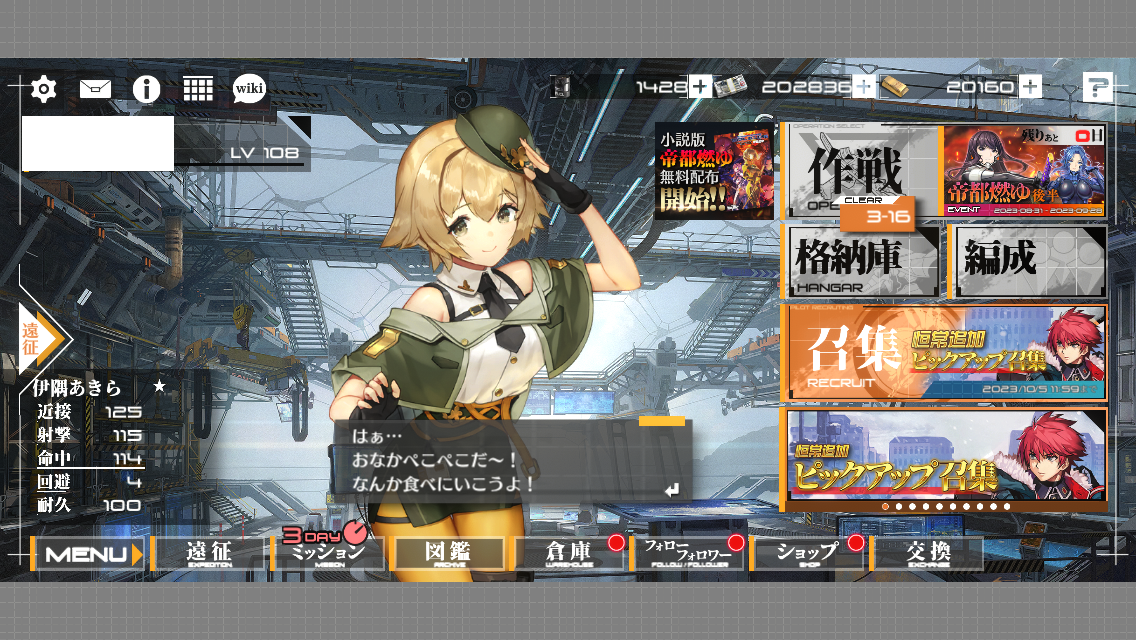Expand the orange MENU button
Screen dimensions: 1136x640
point(89,554)
